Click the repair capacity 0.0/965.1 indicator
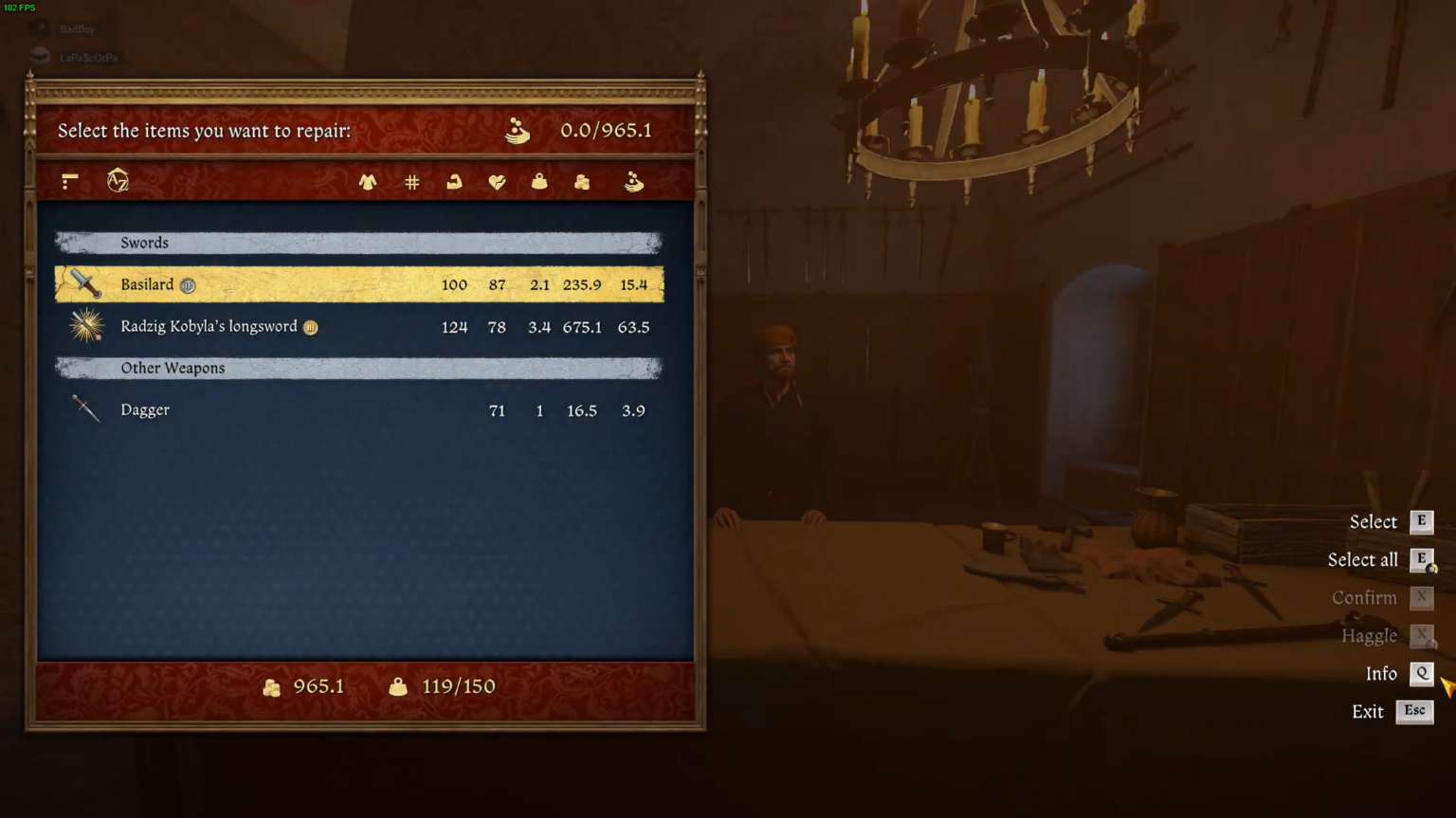 (x=605, y=131)
